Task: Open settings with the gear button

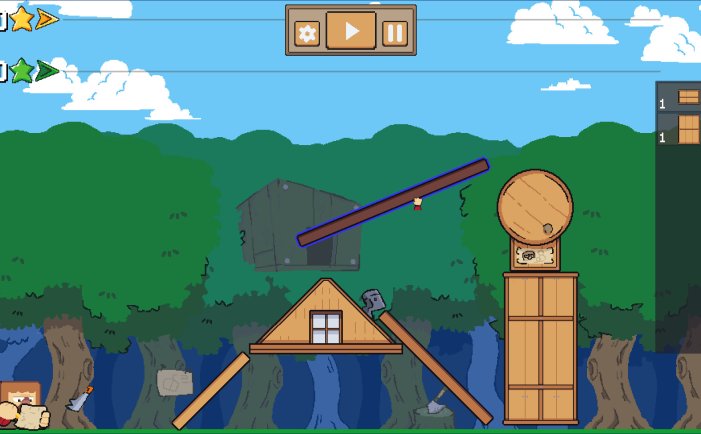Action: tap(307, 33)
